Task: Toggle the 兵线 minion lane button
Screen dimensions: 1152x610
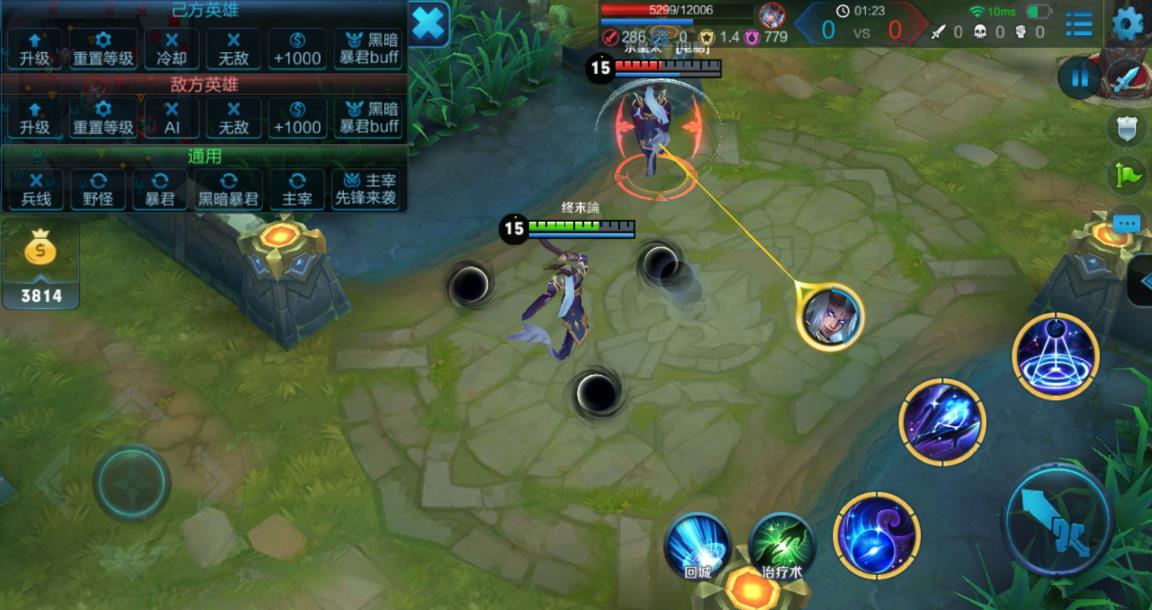Action: tap(36, 189)
